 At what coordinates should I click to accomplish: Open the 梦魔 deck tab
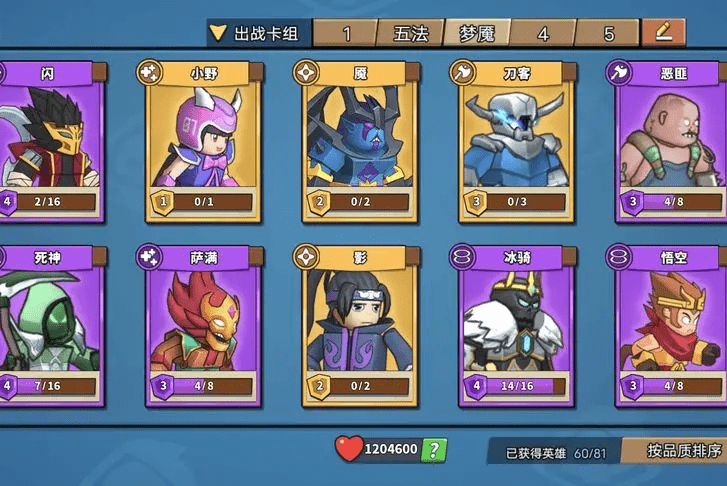476,34
